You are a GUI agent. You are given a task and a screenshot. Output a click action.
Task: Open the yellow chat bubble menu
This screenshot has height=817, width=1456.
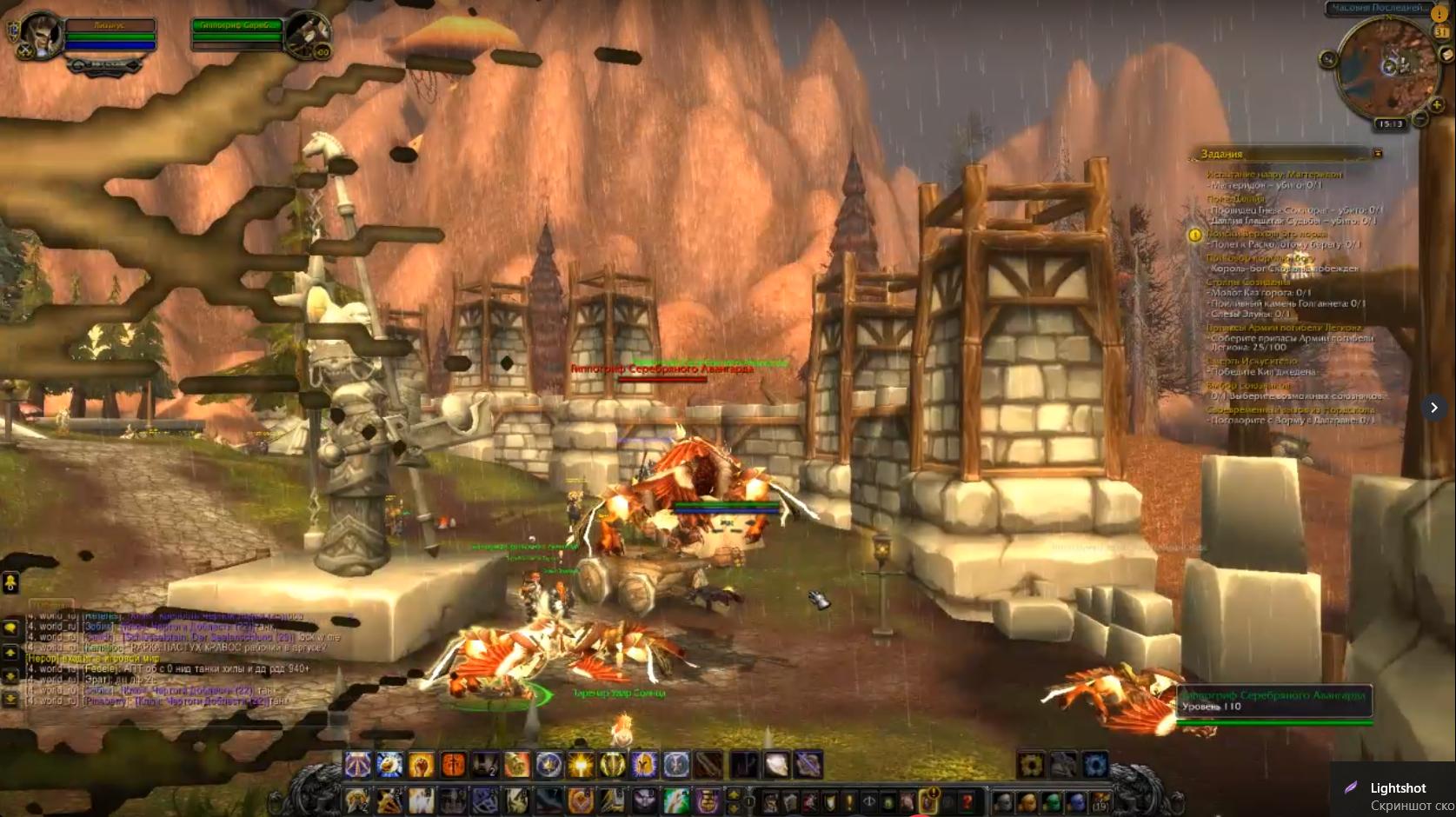[10, 628]
